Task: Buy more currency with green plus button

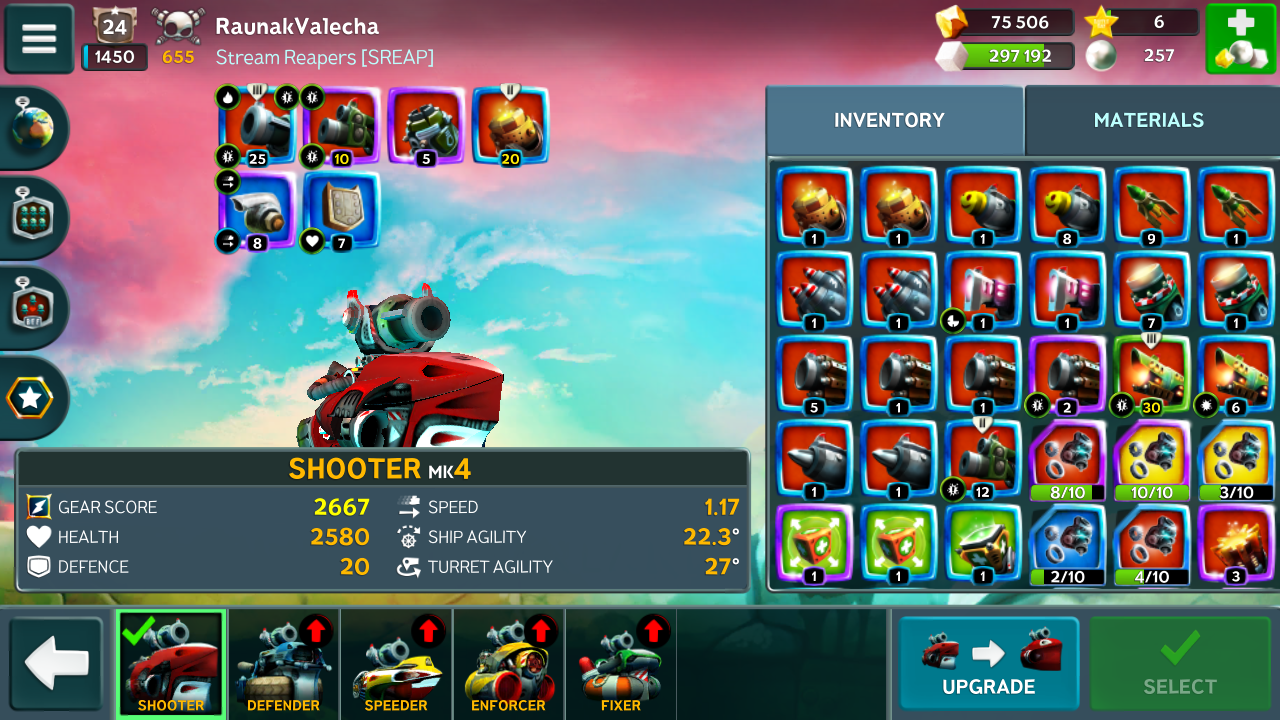Action: click(x=1240, y=39)
